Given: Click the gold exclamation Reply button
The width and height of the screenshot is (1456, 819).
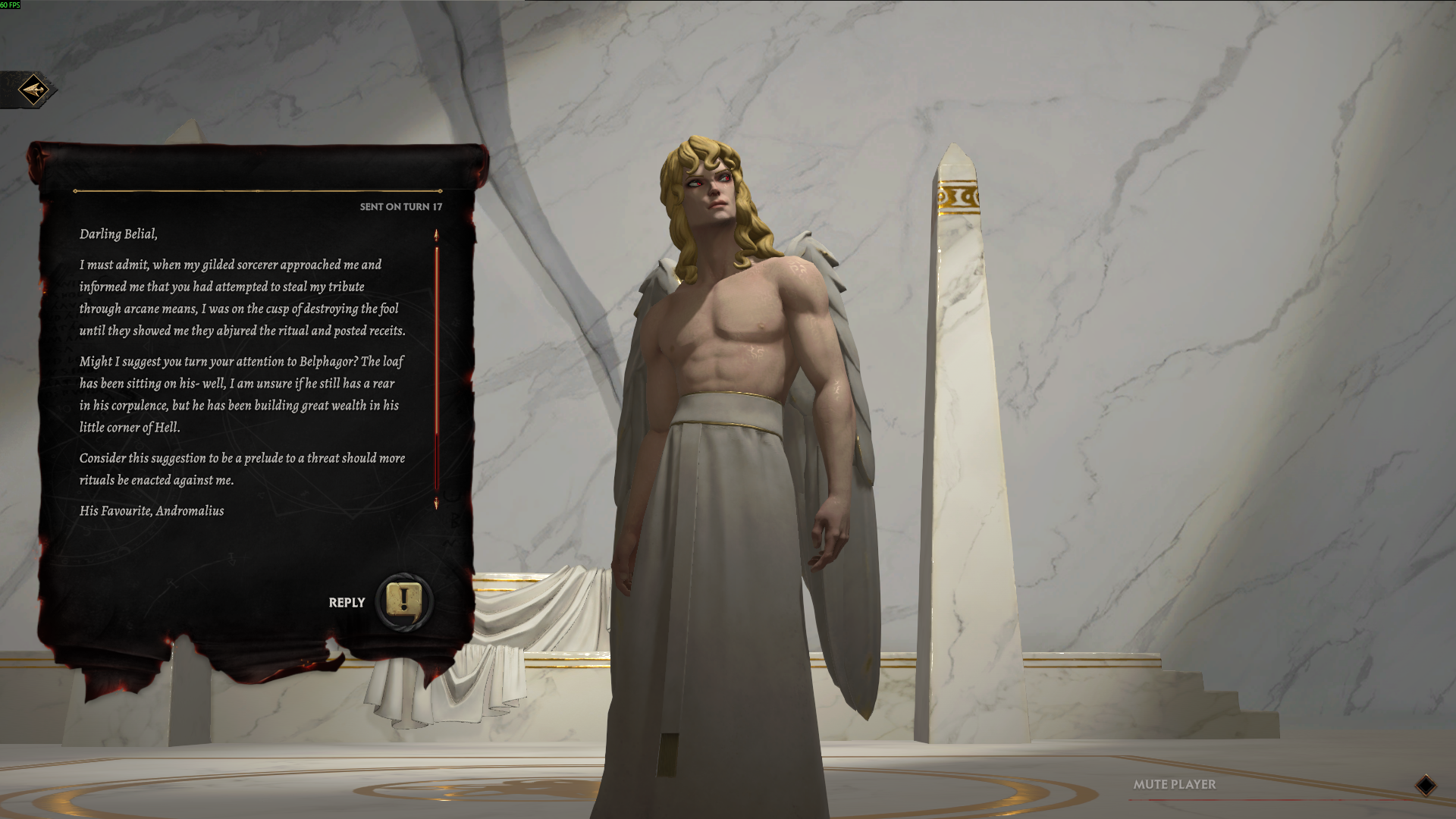Looking at the screenshot, I should (404, 601).
